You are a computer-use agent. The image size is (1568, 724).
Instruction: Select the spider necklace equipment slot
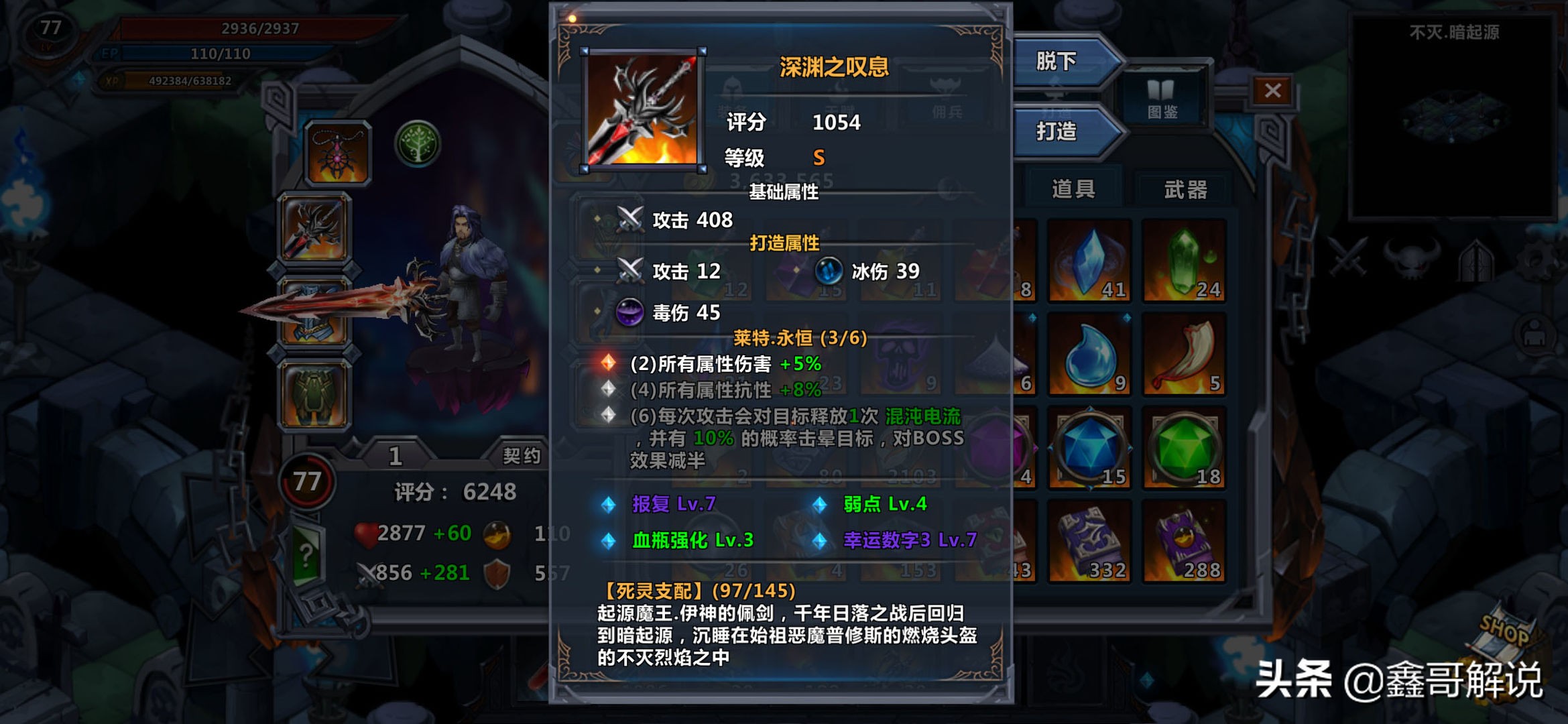click(x=338, y=153)
